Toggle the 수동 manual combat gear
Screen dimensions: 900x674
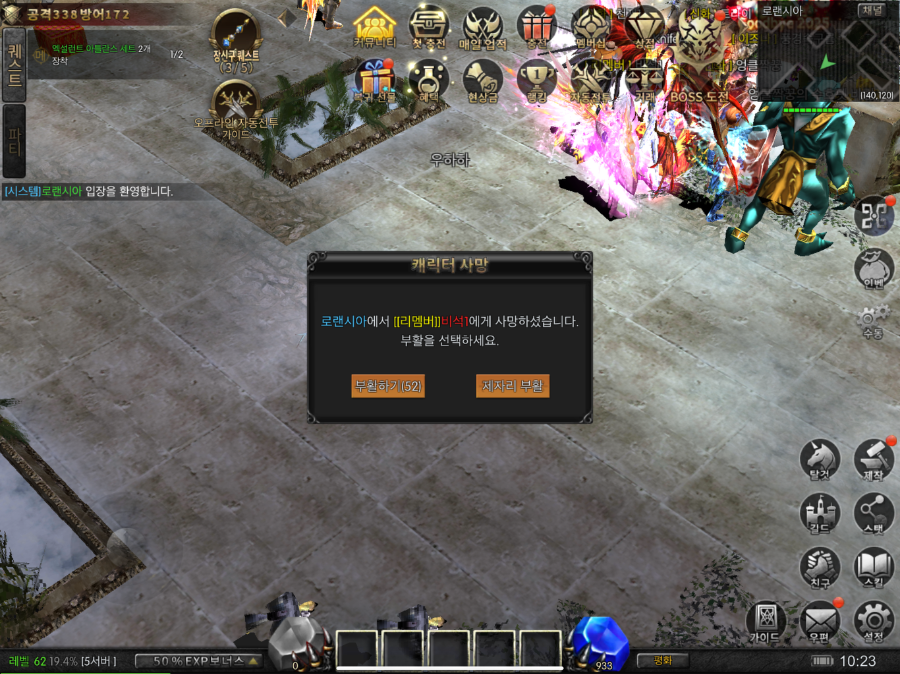(873, 322)
